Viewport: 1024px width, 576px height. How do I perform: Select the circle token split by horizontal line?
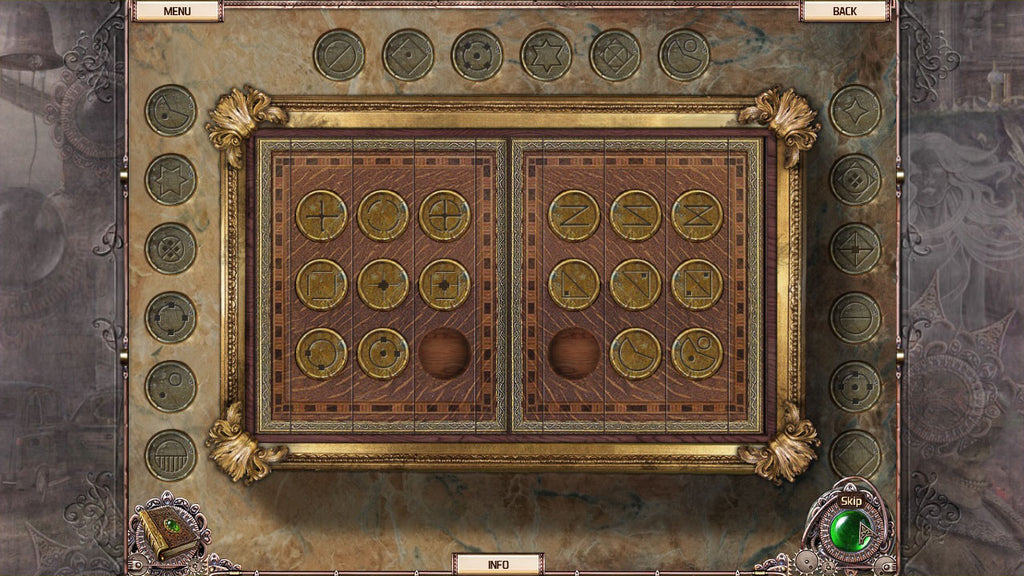point(855,317)
